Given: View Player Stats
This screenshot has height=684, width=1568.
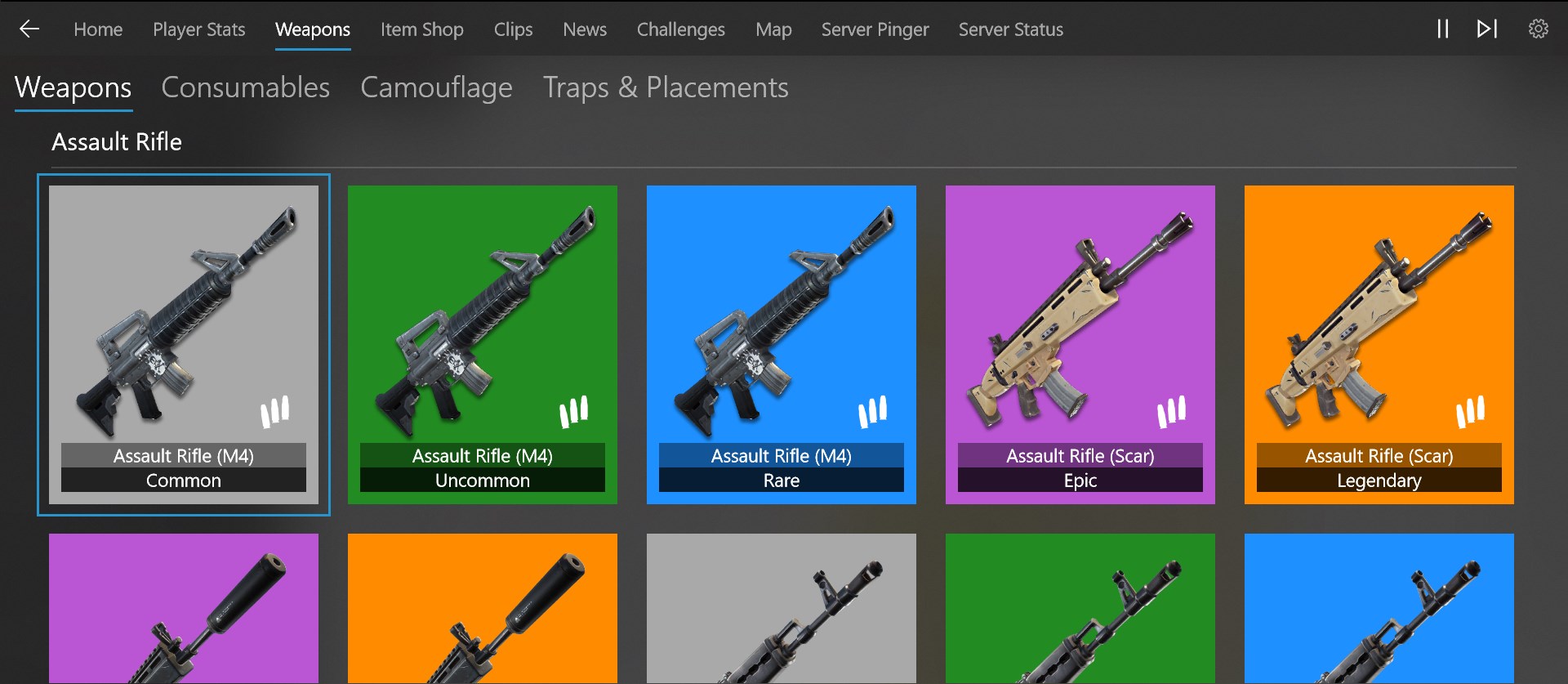Looking at the screenshot, I should pyautogui.click(x=198, y=29).
